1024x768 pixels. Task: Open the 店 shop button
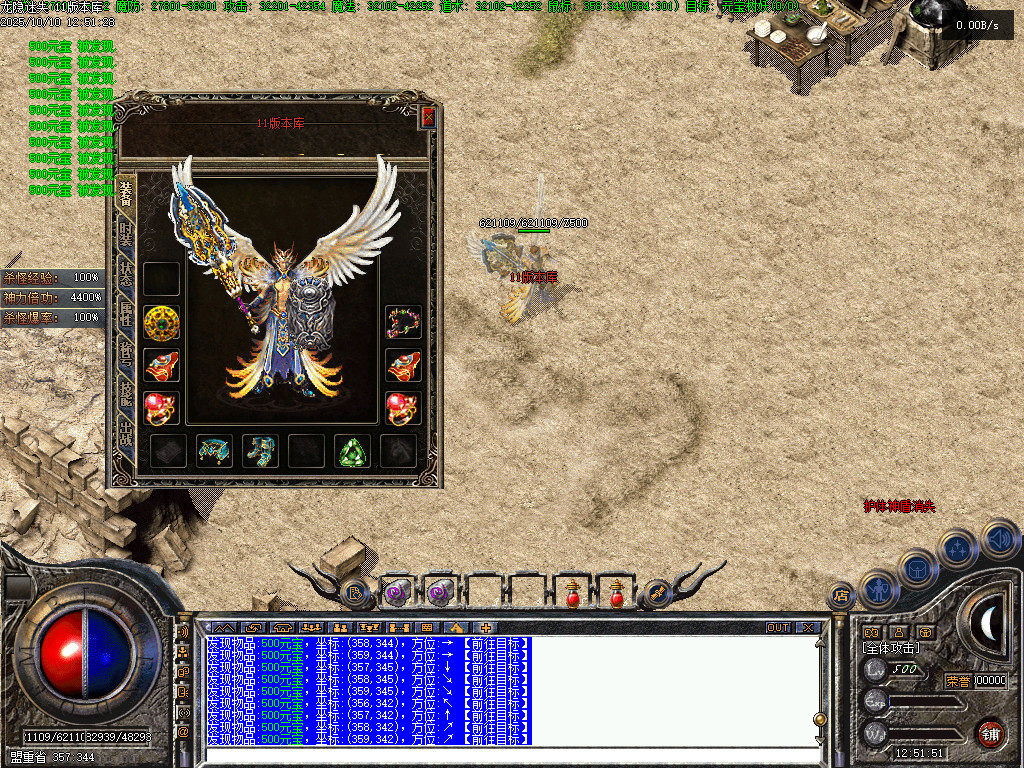[841, 596]
